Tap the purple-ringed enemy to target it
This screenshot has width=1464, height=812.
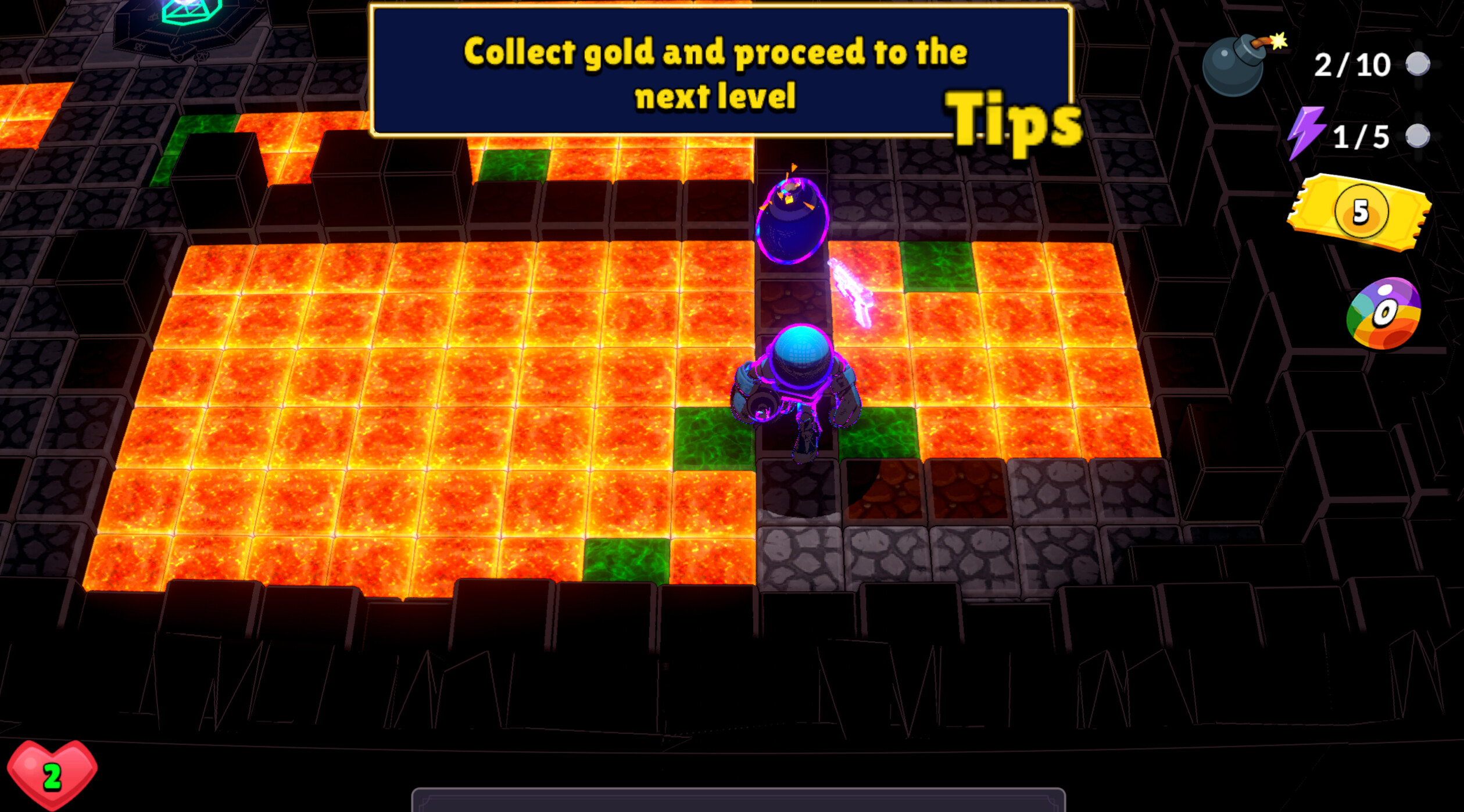(793, 221)
